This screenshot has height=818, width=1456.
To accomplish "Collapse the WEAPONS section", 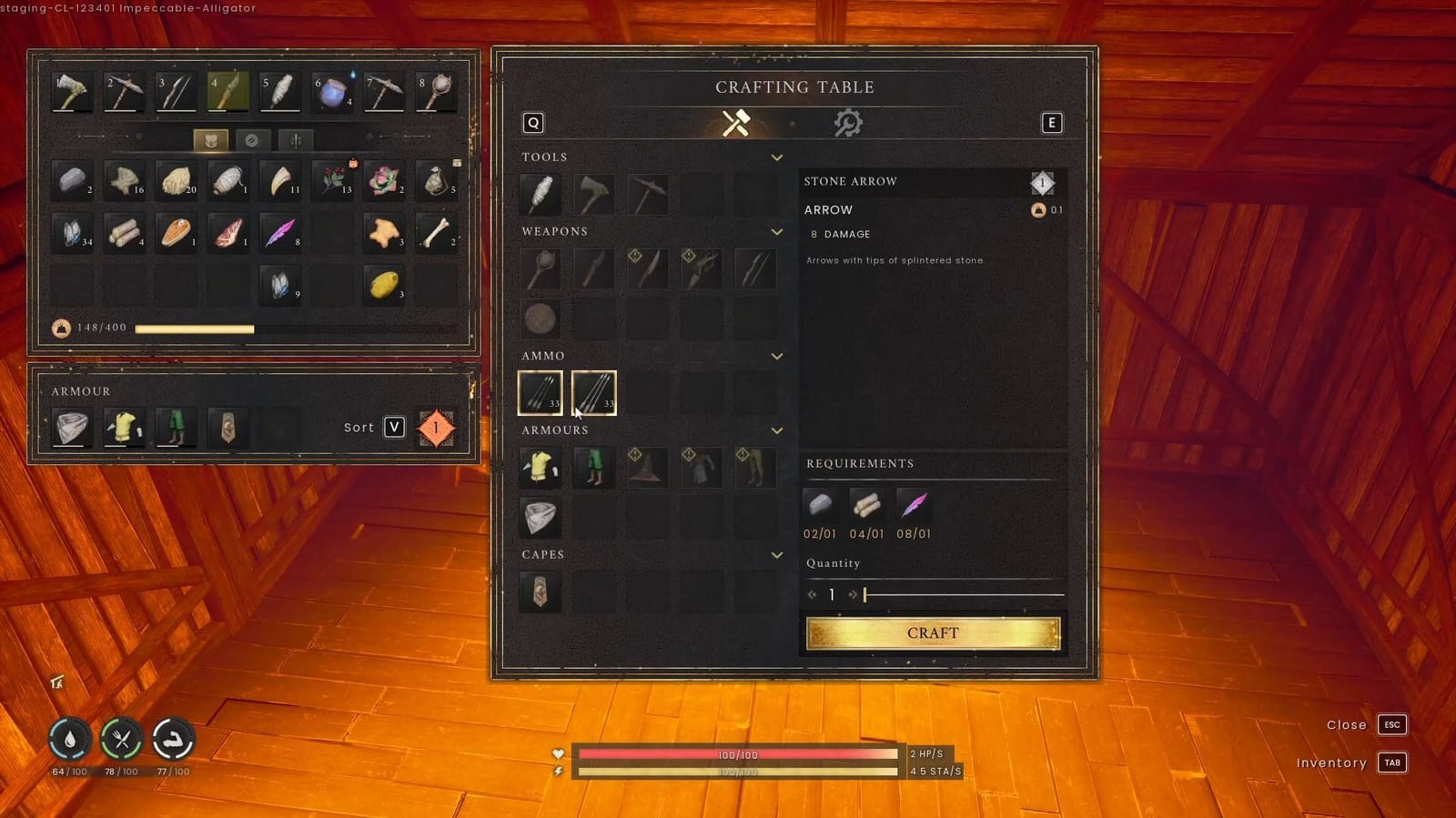I will [777, 232].
